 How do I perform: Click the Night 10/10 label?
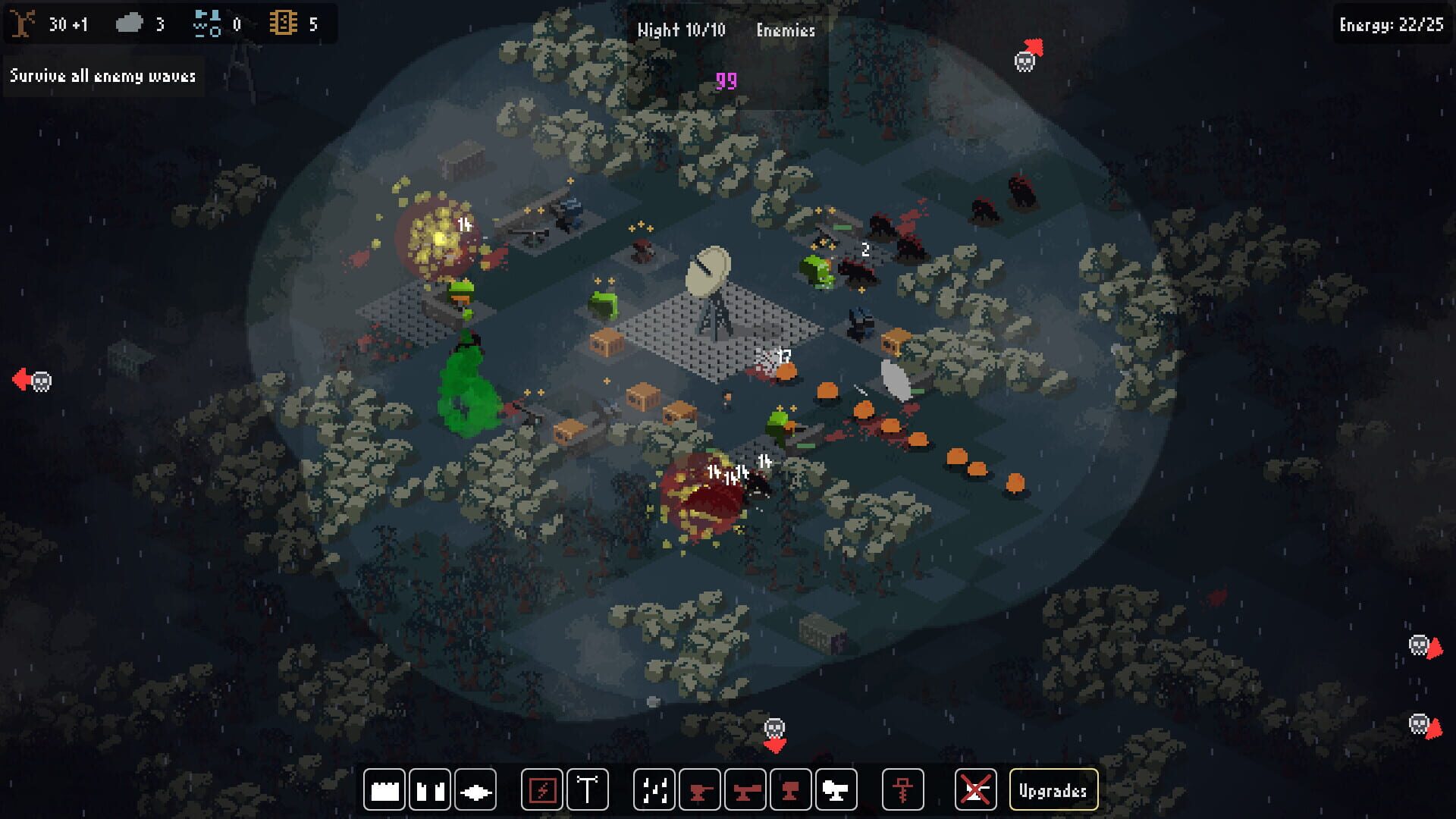click(681, 30)
